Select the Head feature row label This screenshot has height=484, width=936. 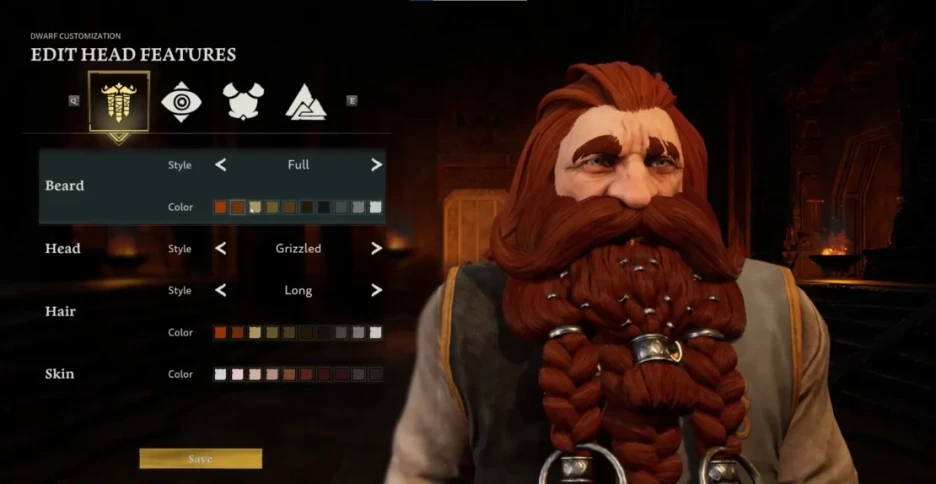[62, 248]
